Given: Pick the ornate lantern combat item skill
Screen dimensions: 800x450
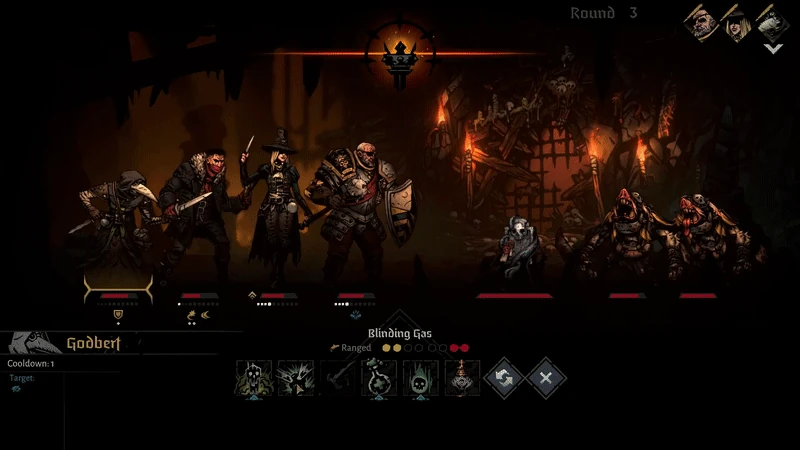Looking at the screenshot, I should [462, 379].
